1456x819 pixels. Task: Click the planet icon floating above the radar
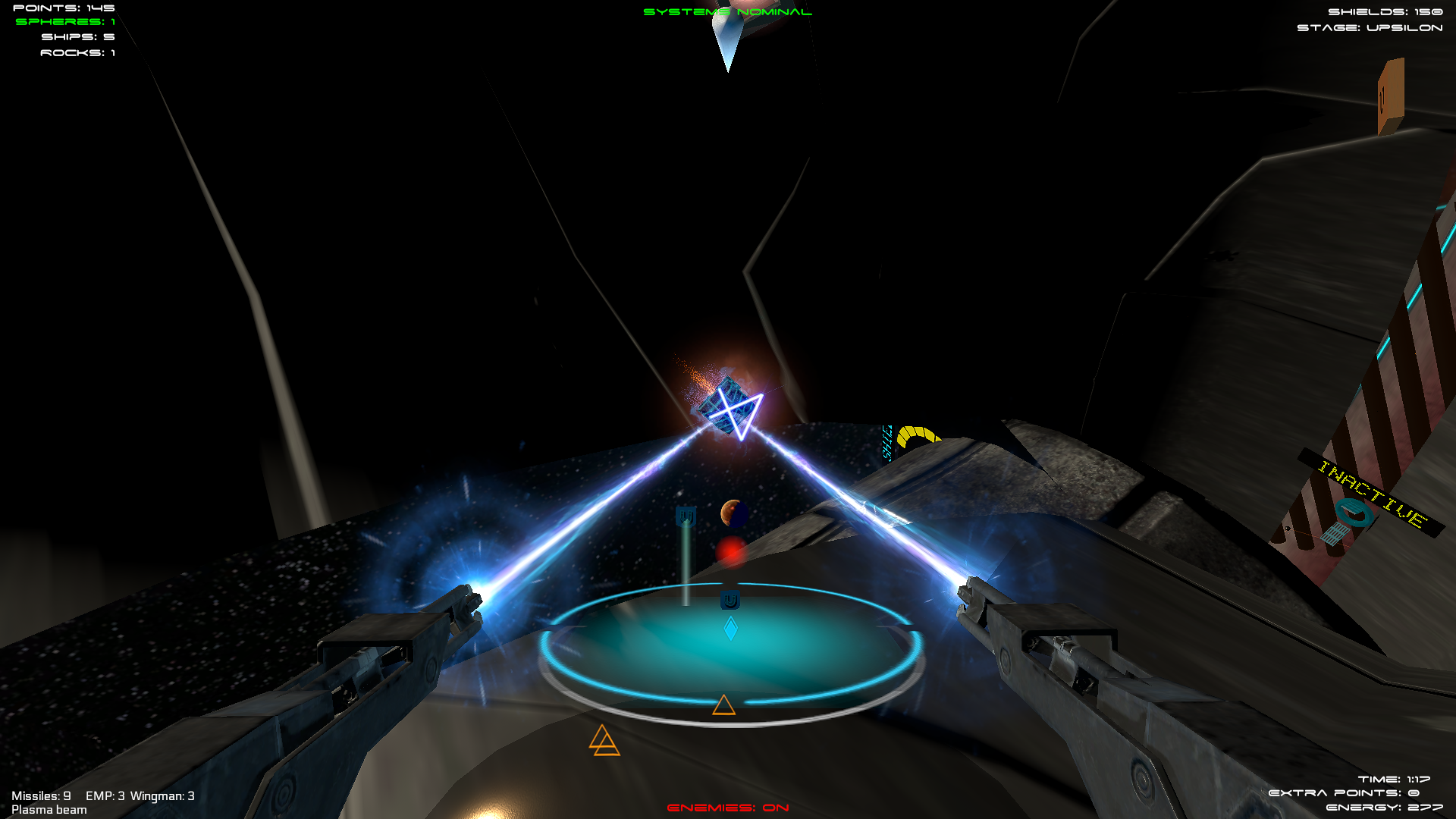point(733,515)
